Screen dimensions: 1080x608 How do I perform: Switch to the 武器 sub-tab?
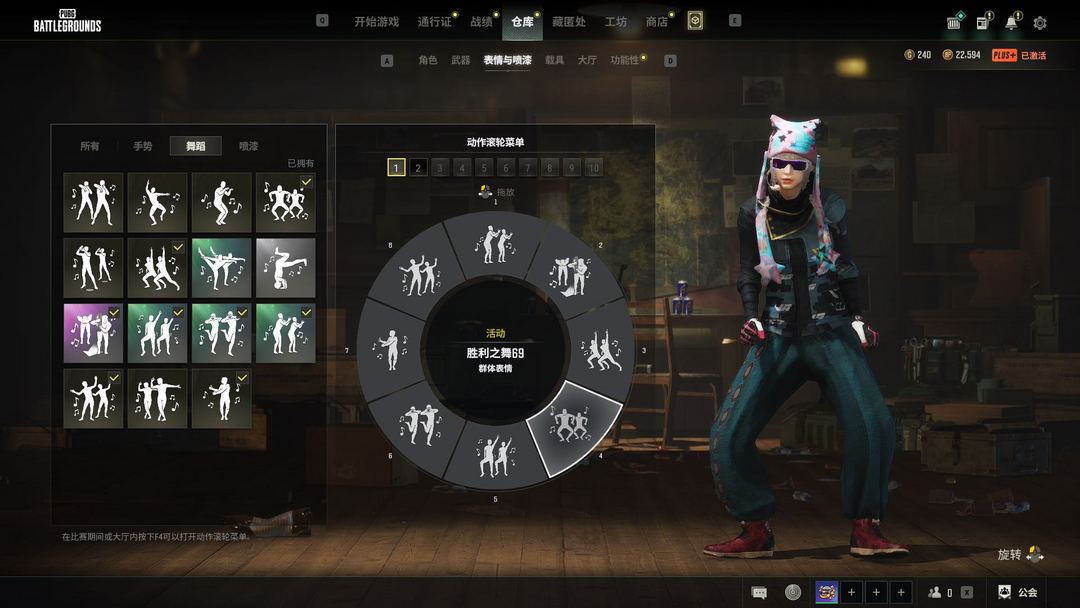(460, 60)
